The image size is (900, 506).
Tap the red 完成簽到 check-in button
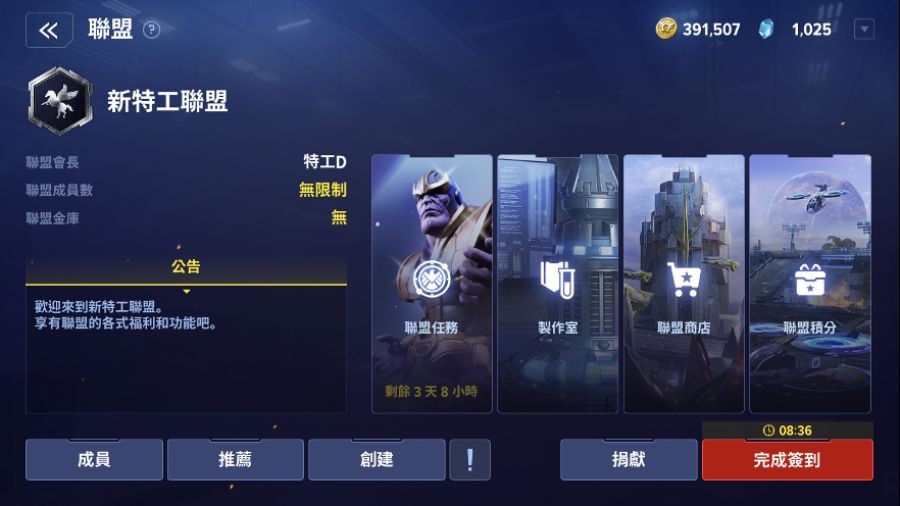(787, 460)
